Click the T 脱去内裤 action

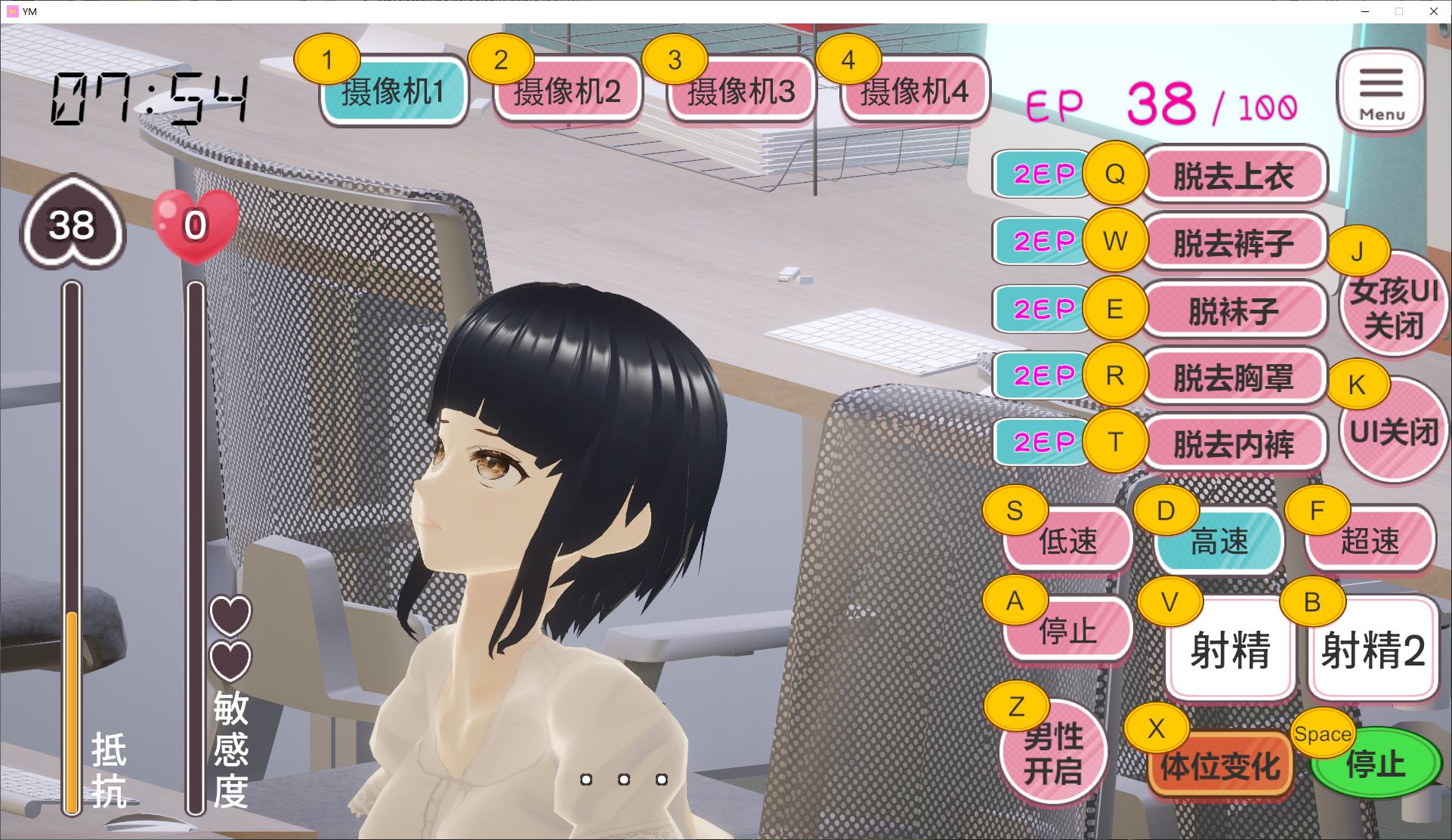pos(1234,442)
